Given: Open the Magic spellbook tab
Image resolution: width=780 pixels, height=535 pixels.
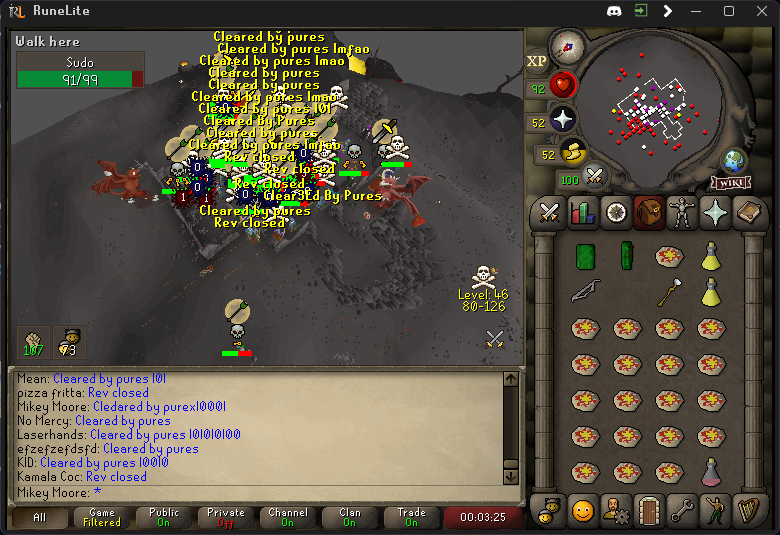Looking at the screenshot, I should tap(748, 213).
